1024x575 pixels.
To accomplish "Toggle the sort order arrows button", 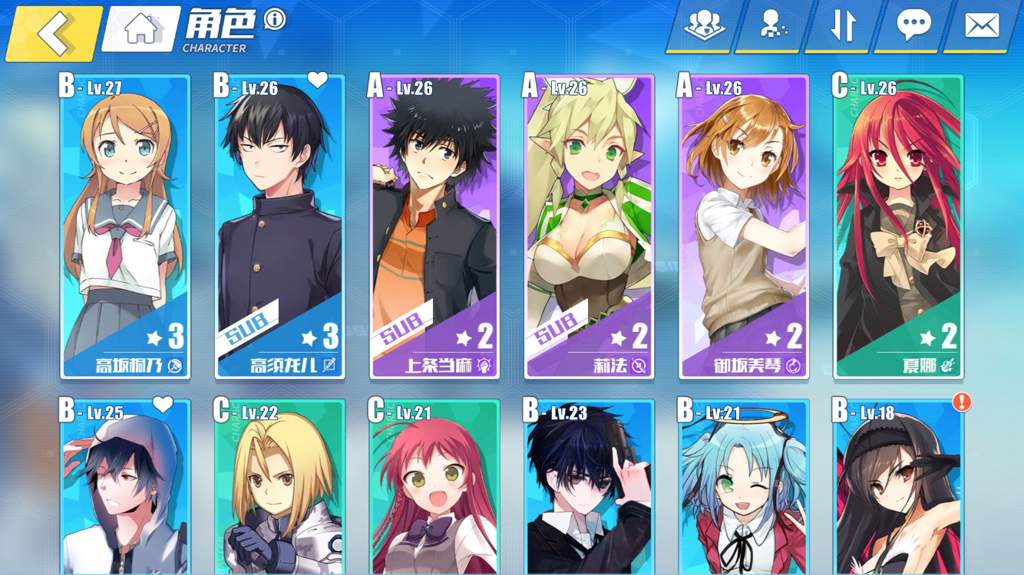I will pos(842,25).
